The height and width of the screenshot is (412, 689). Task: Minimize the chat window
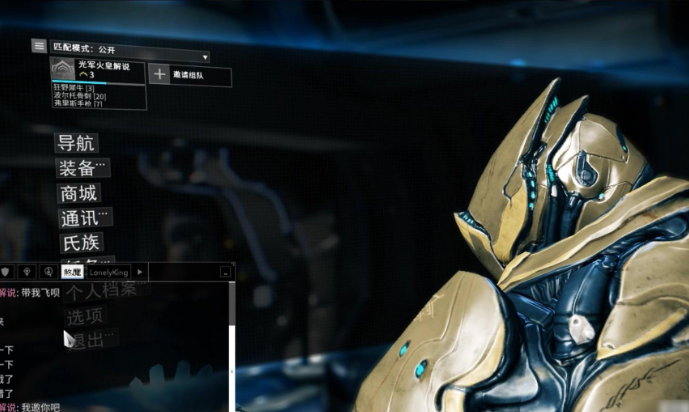[225, 271]
